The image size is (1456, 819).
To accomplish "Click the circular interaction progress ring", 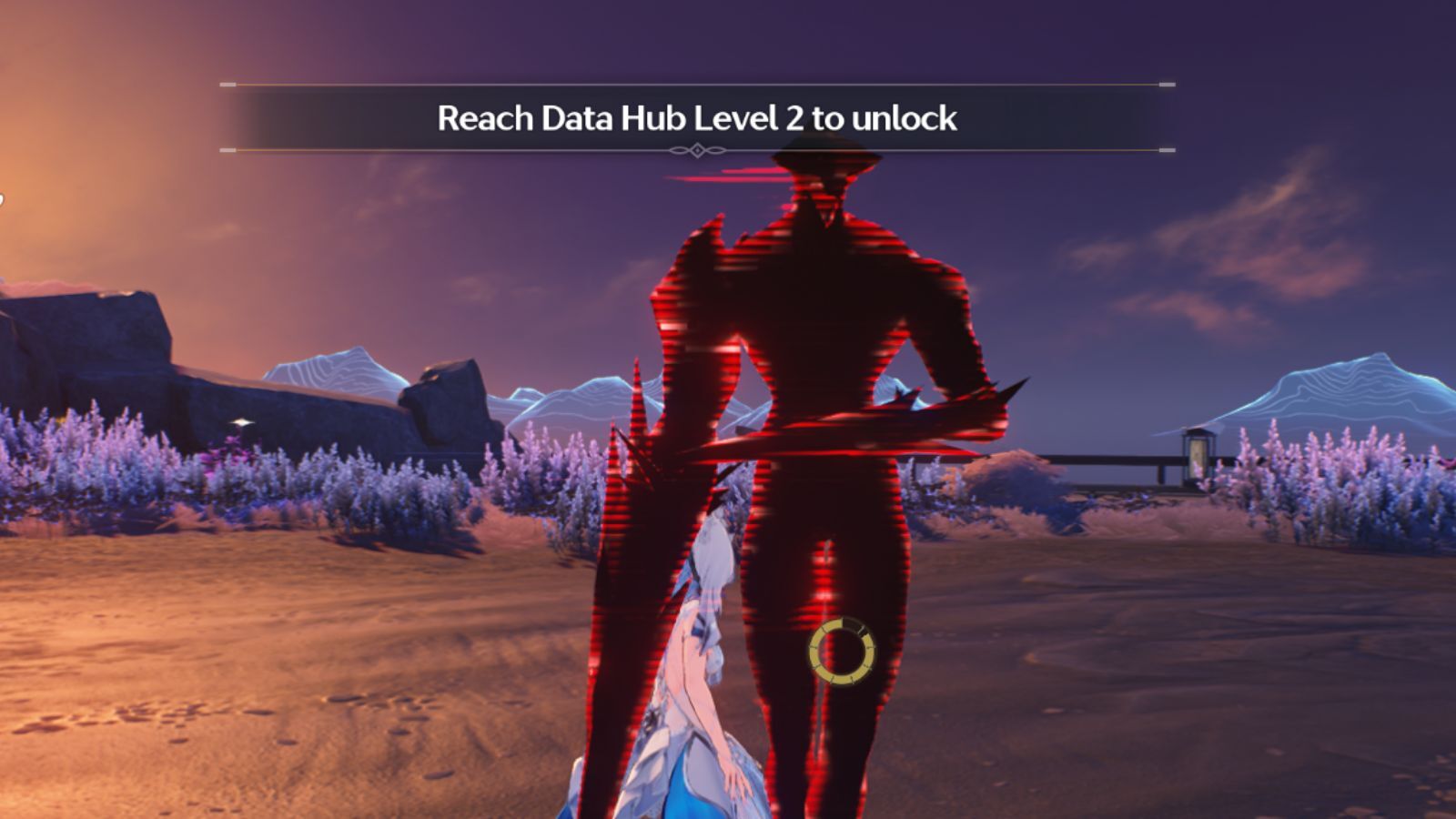I will [842, 651].
